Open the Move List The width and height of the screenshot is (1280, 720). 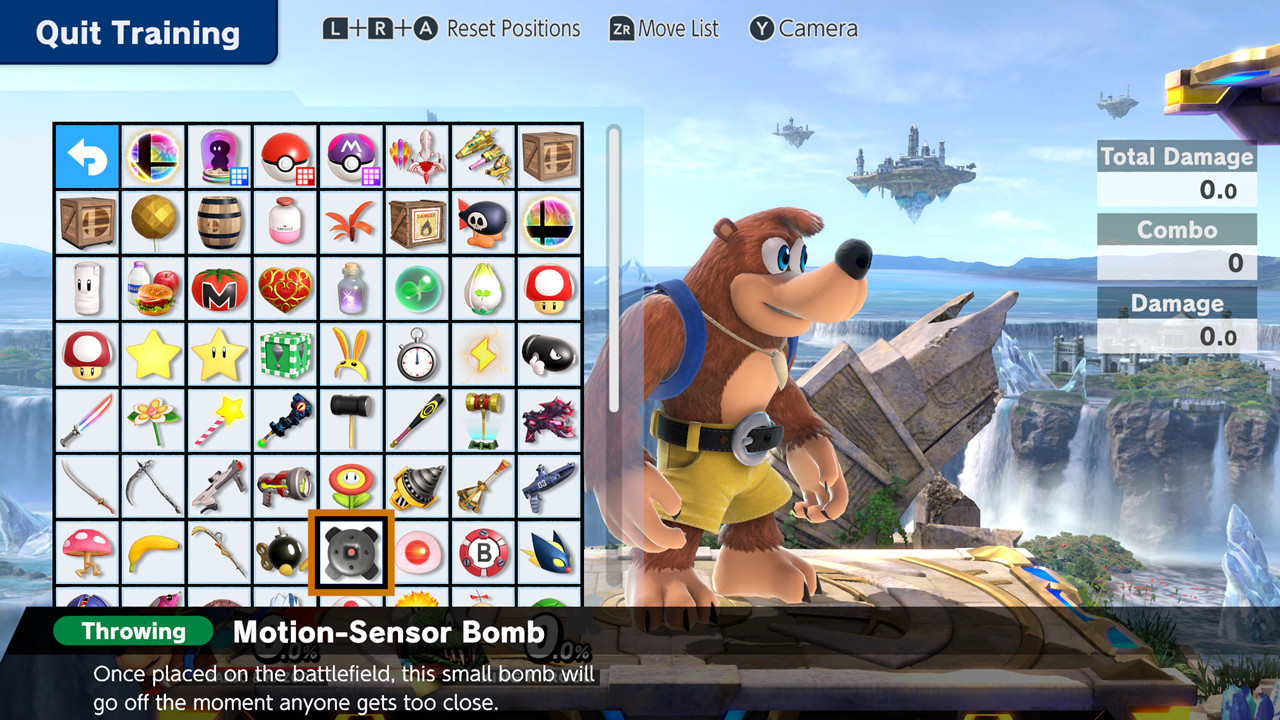[x=665, y=29]
